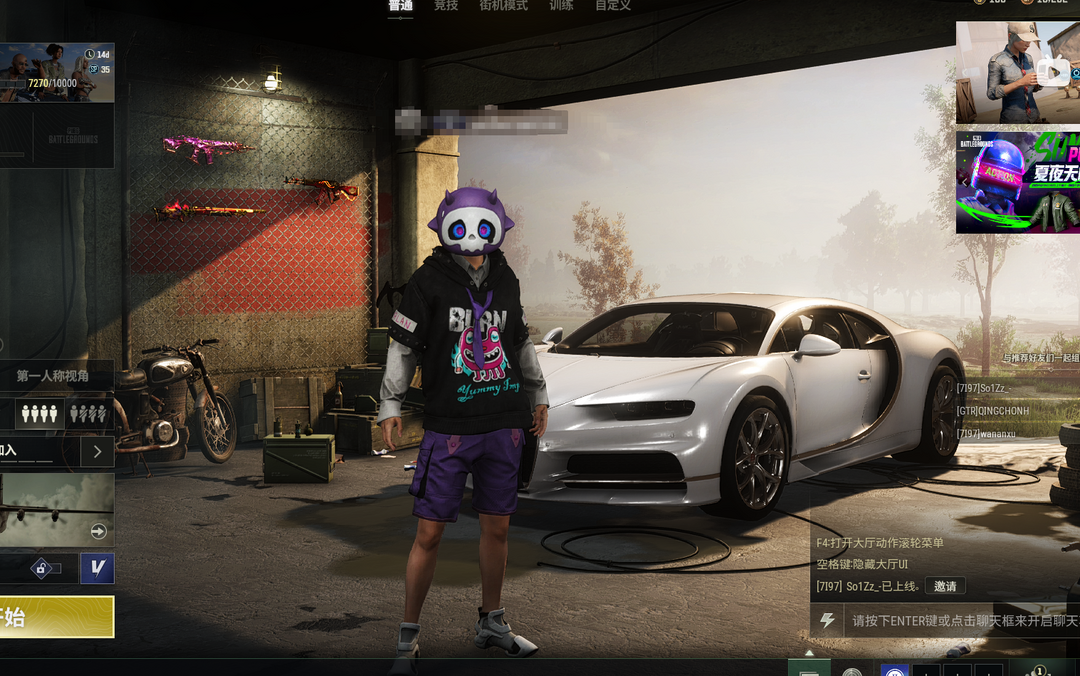This screenshot has width=1080, height=676.
Task: Choose the four-player squad icon
Action: click(x=40, y=413)
